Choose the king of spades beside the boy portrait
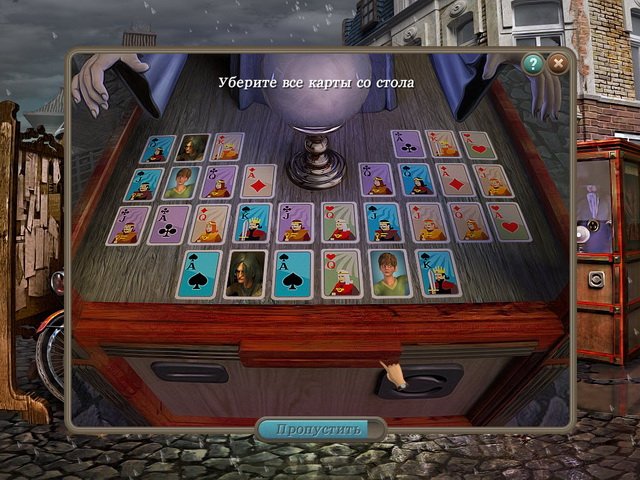The image size is (640, 480). point(437,272)
